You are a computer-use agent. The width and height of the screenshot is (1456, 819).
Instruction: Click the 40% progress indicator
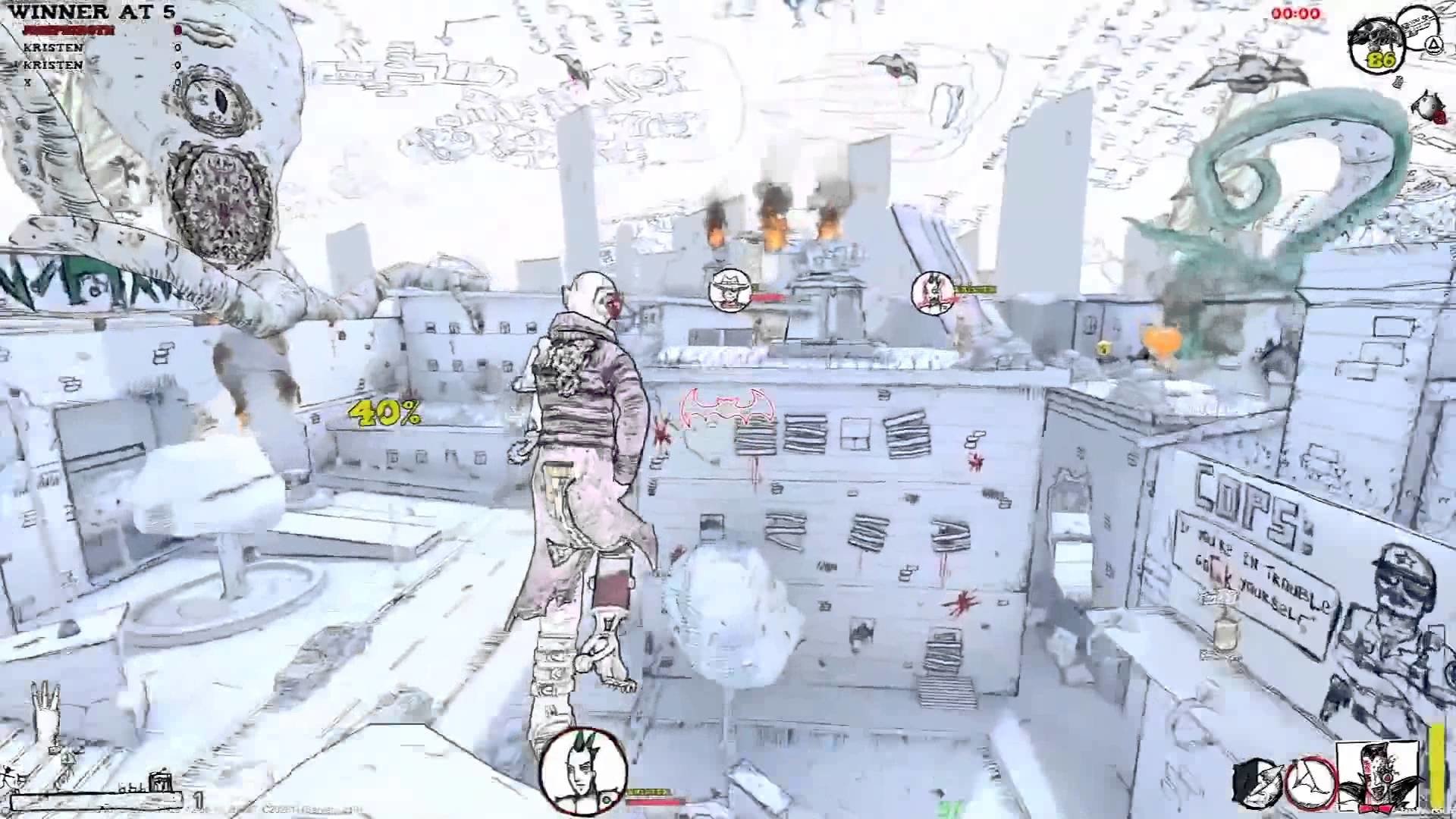pos(383,414)
